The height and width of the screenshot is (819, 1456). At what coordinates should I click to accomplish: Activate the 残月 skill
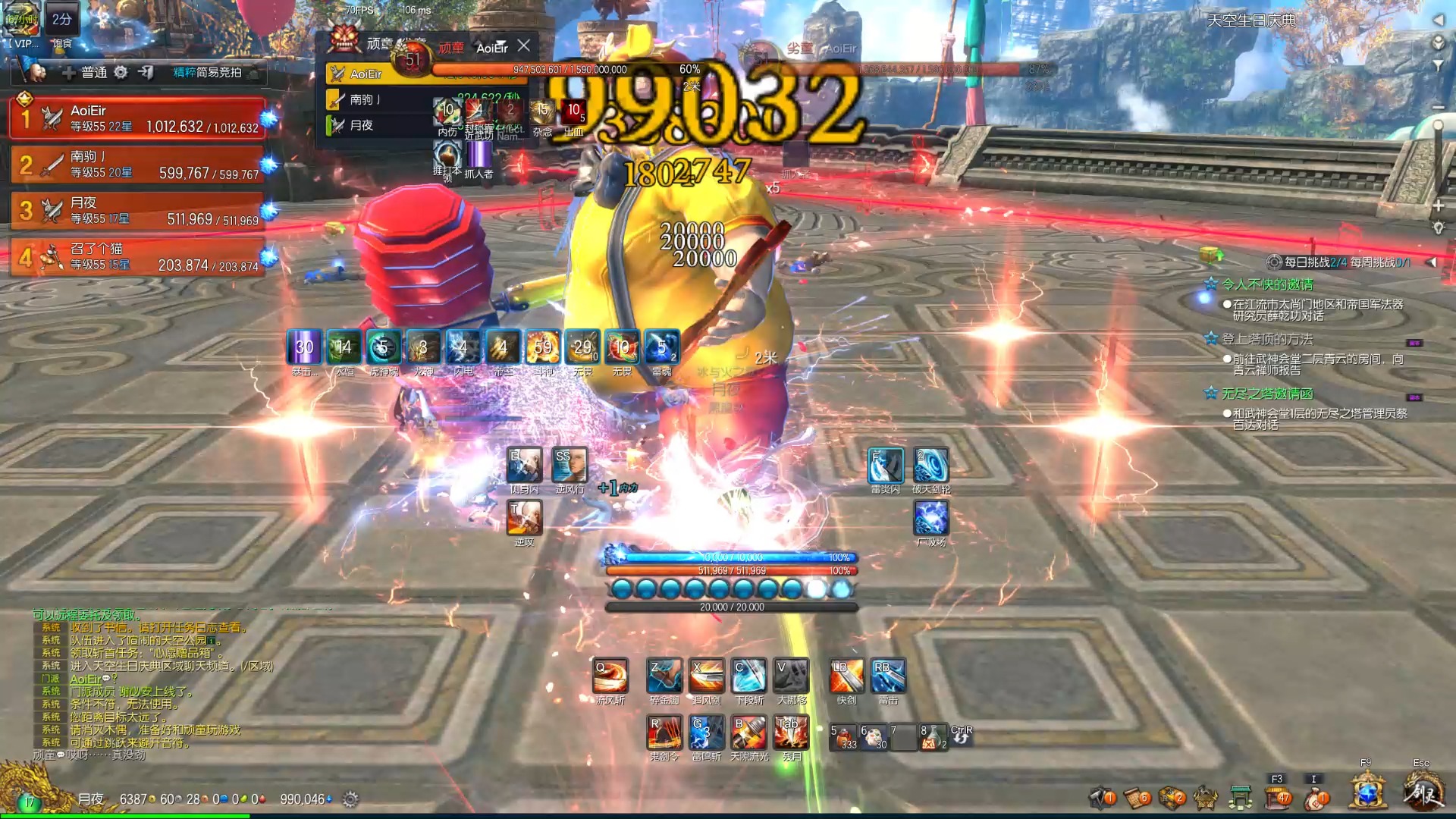pyautogui.click(x=791, y=733)
